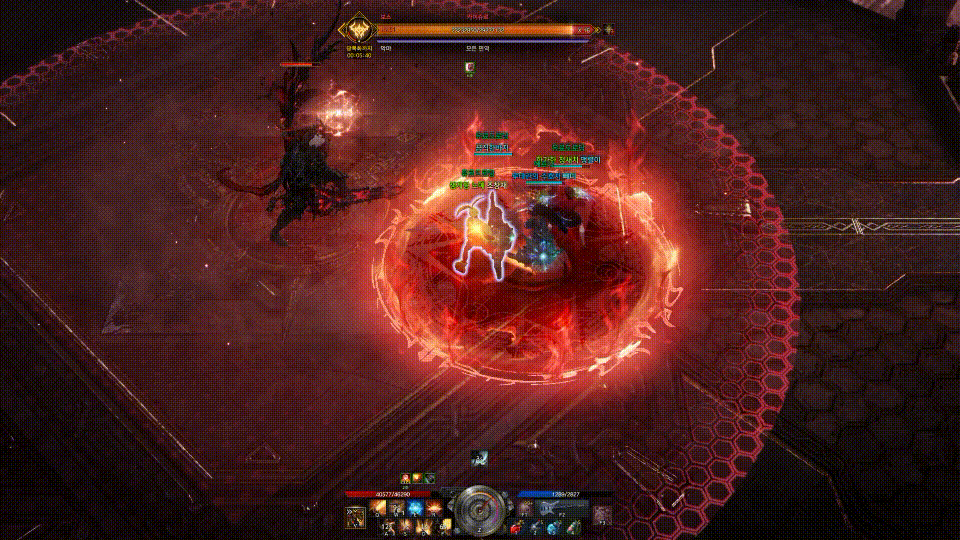Fire the D hotkey skill
The height and width of the screenshot is (540, 960).
click(421, 525)
